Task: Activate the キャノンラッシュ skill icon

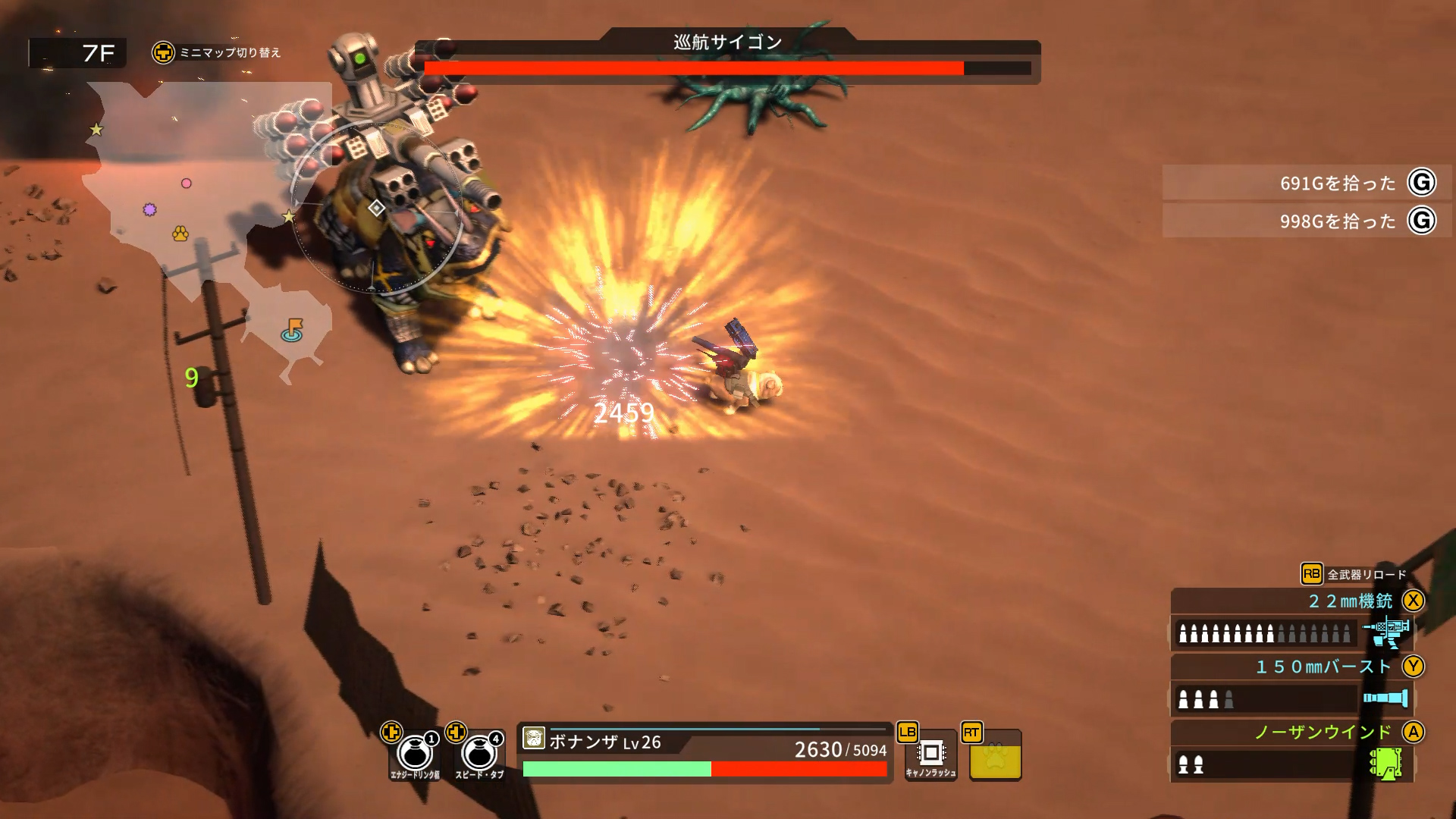Action: [x=930, y=755]
